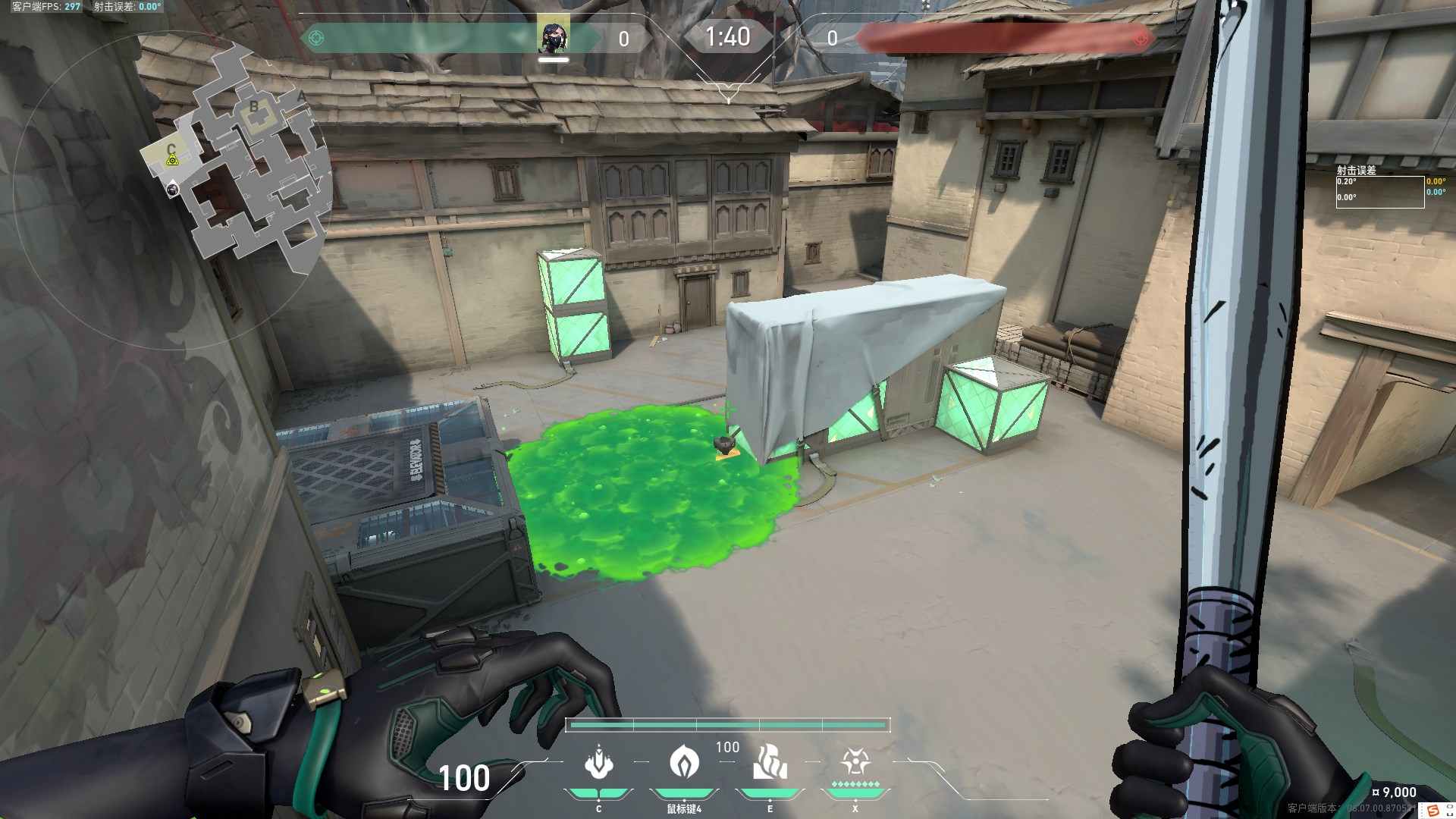Select the Viper agent portrait in top bar
This screenshot has width=1456, height=819.
[x=553, y=36]
